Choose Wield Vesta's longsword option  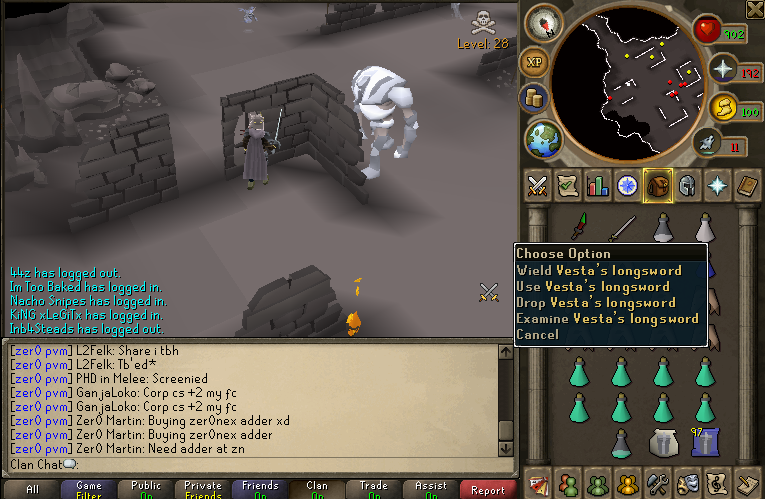599,270
